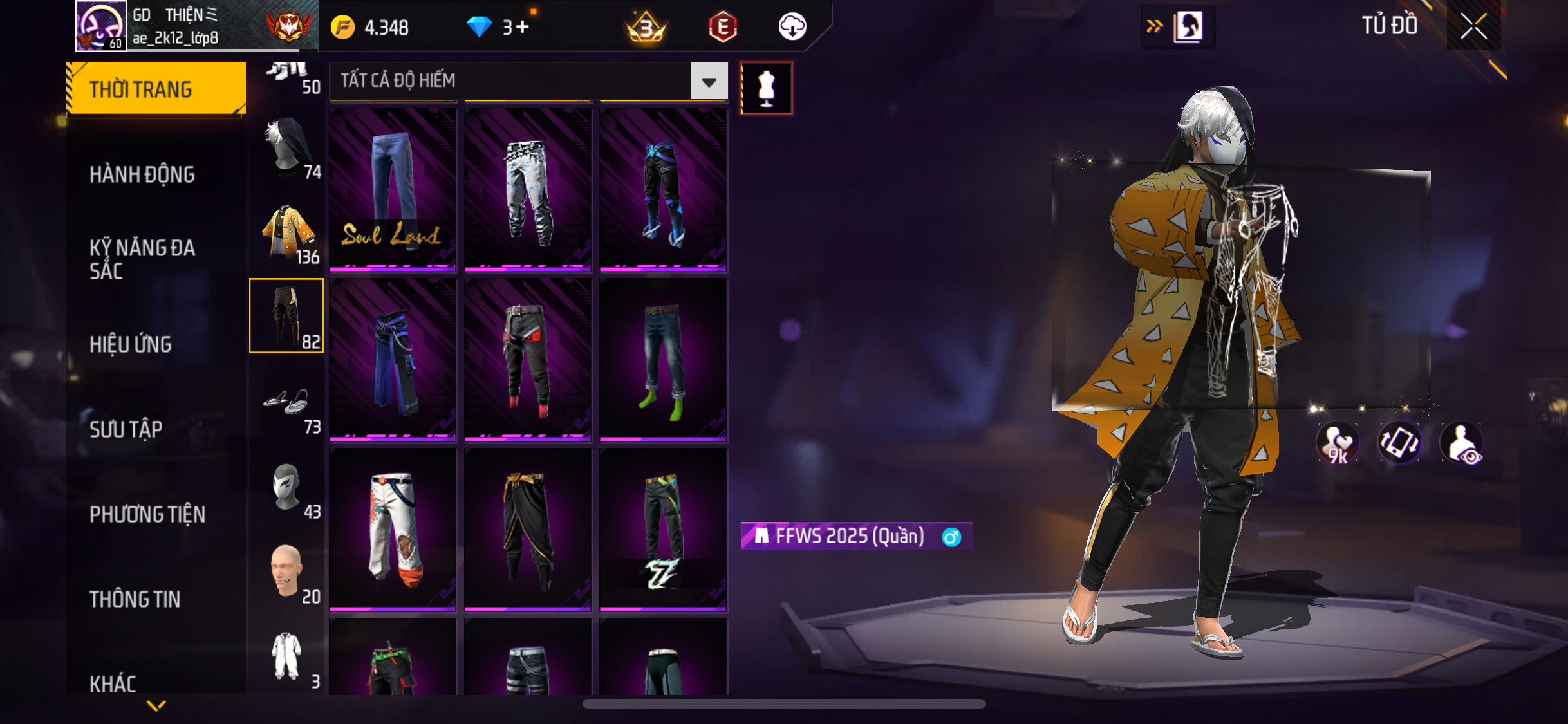The height and width of the screenshot is (724, 1568).
Task: Choose the Soul Land blue pants
Action: [393, 189]
